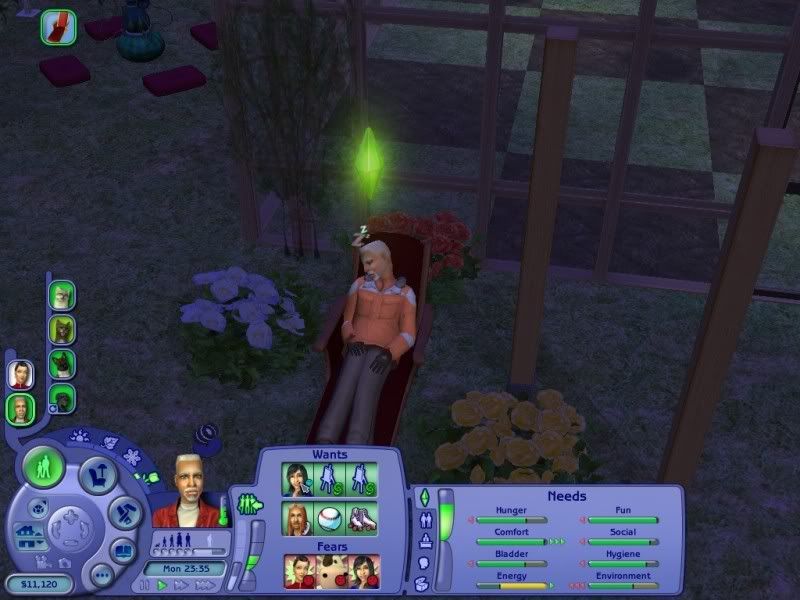Set game speed to normal play
800x600 pixels.
[x=162, y=585]
